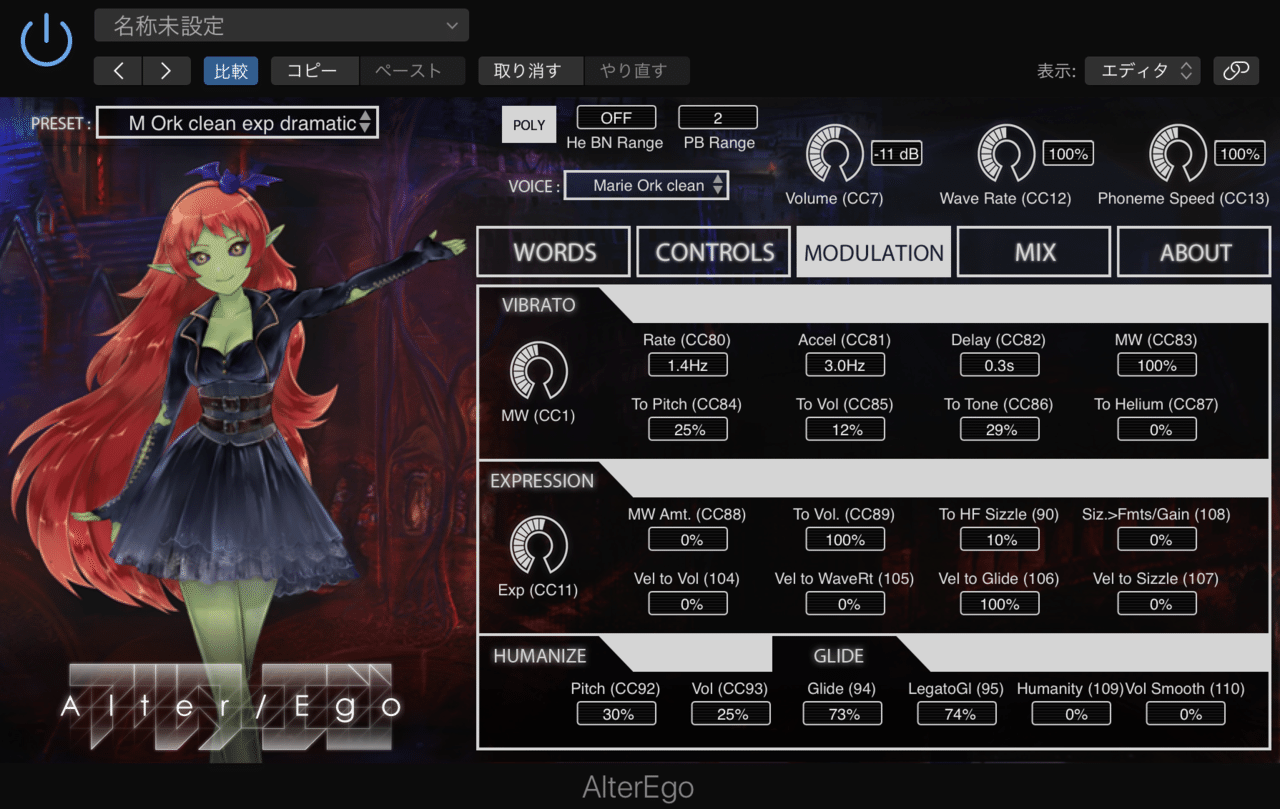Click the 名称未設定 preset name field
The height and width of the screenshot is (809, 1280).
click(x=281, y=24)
